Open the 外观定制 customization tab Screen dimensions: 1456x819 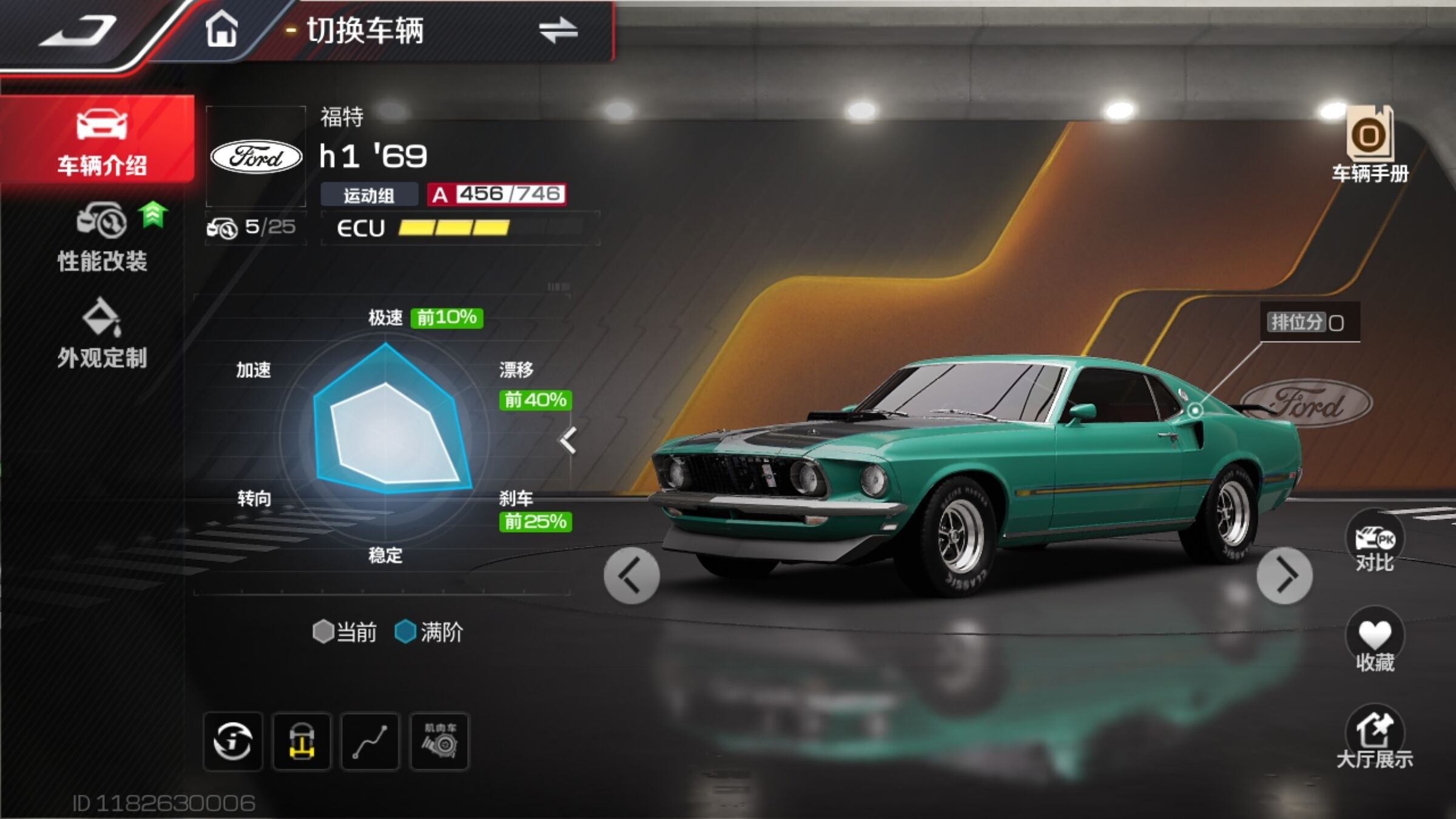[x=102, y=334]
